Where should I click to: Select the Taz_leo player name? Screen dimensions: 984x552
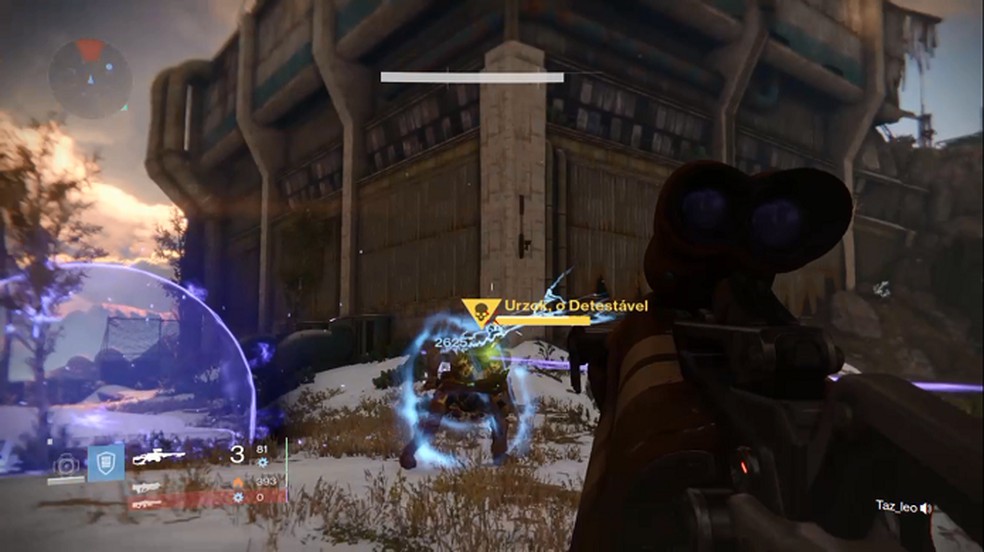(x=895, y=508)
